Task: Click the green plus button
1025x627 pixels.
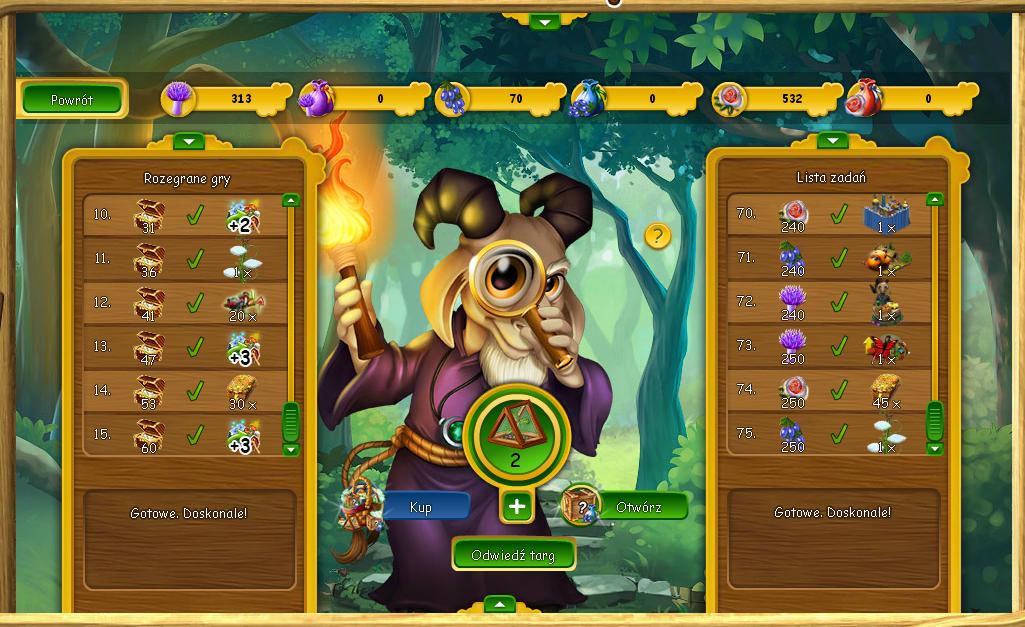Action: click(516, 507)
